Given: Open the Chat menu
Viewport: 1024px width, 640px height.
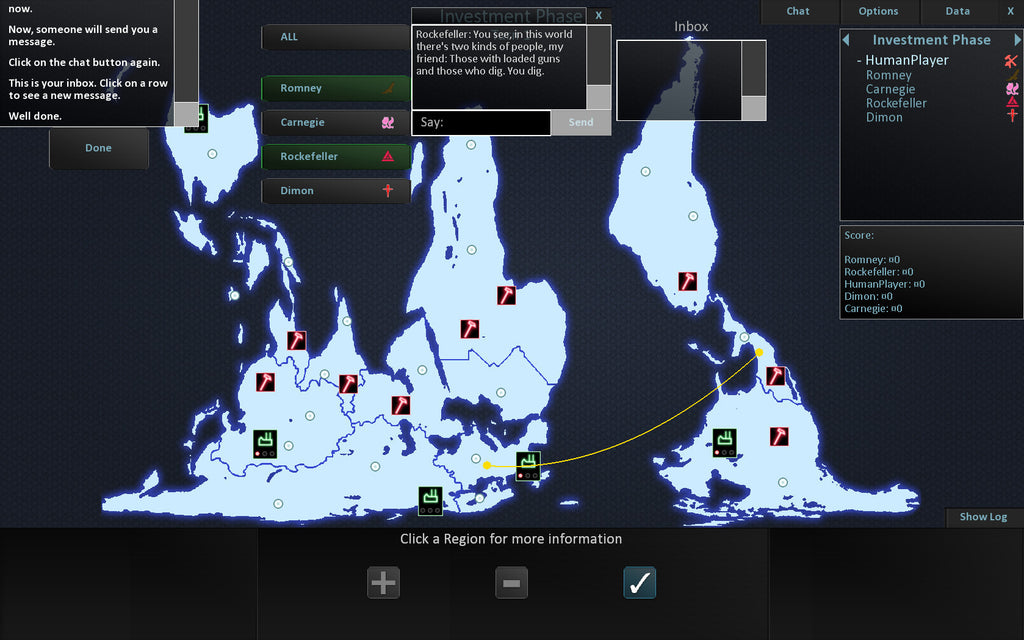Looking at the screenshot, I should point(798,11).
